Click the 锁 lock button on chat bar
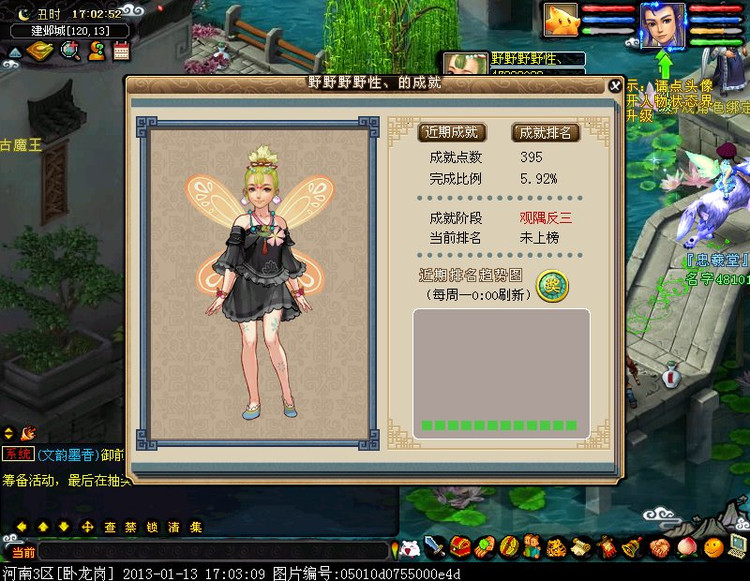Viewport: 750px width, 581px height. (153, 527)
